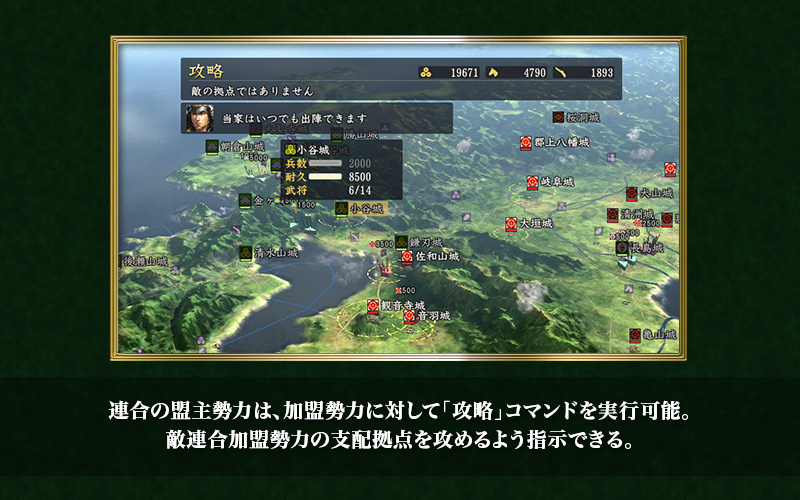
Task: Select the 犬山城 castle marker
Action: 632,193
